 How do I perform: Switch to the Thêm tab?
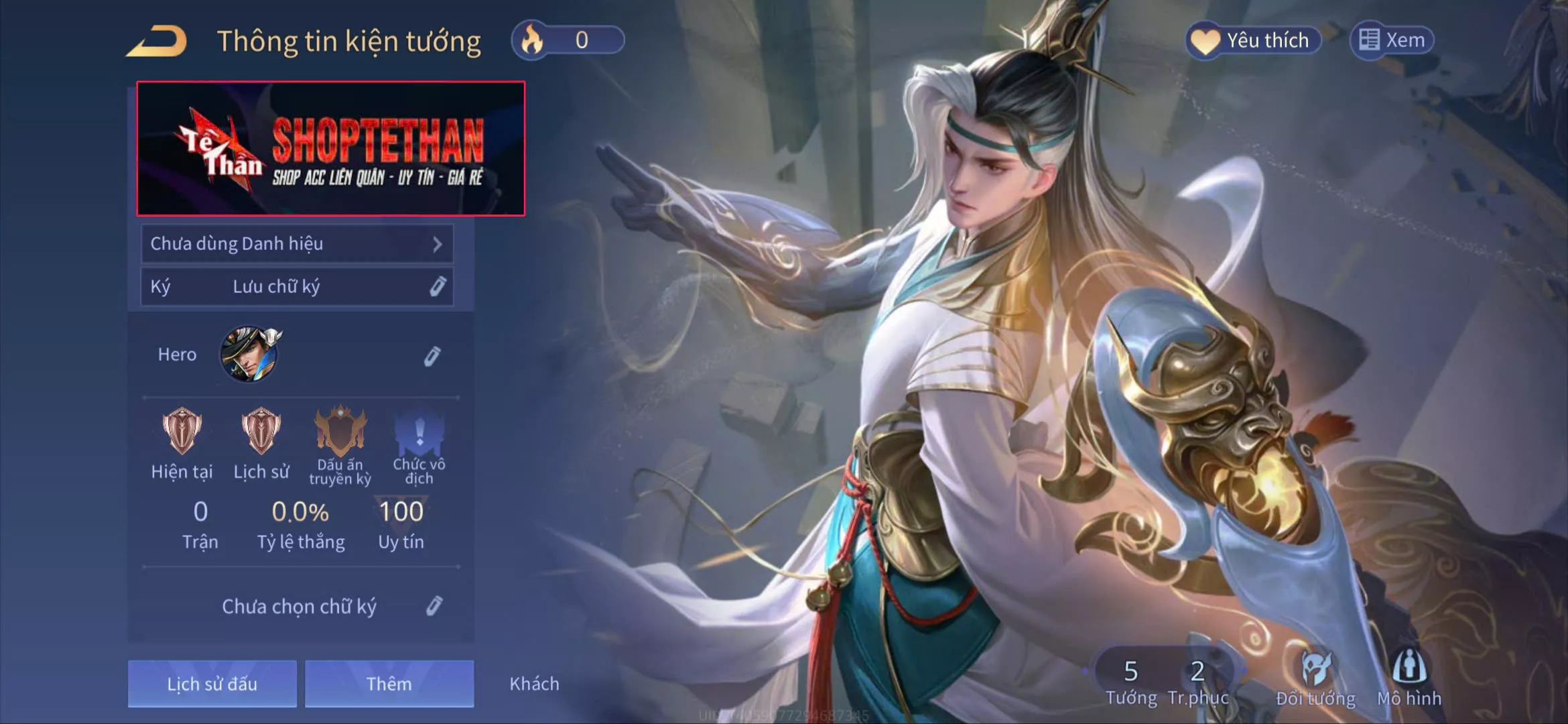389,684
